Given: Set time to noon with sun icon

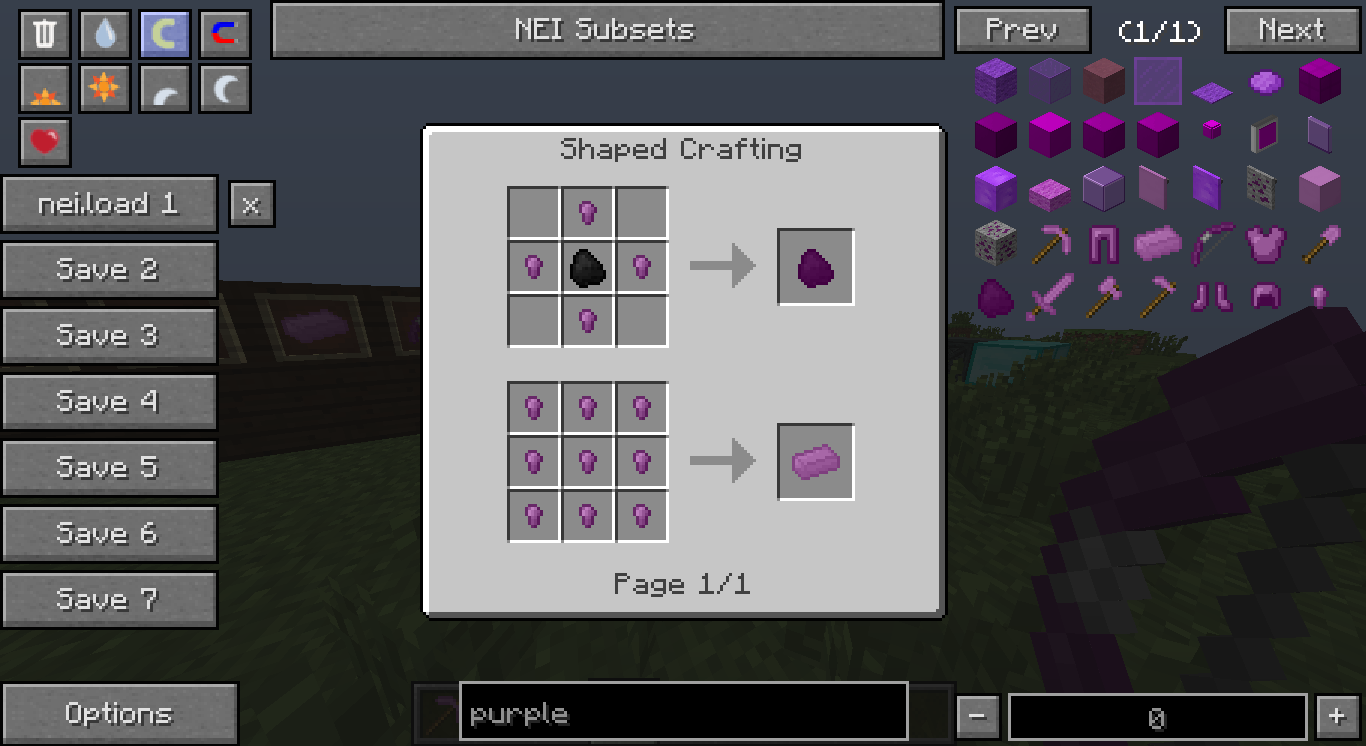Looking at the screenshot, I should tap(103, 88).
